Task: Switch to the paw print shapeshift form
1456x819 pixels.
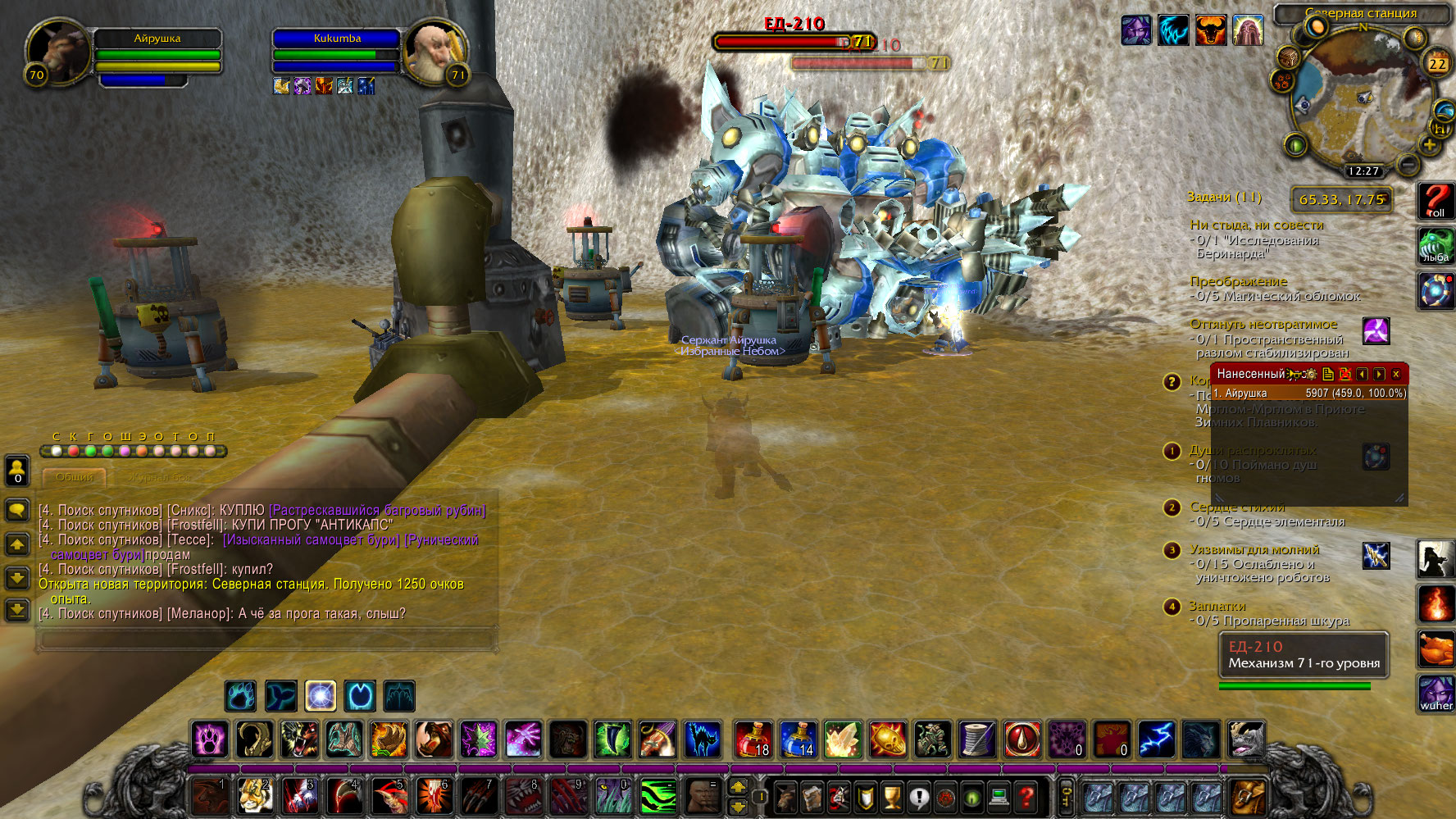Action: click(x=241, y=696)
